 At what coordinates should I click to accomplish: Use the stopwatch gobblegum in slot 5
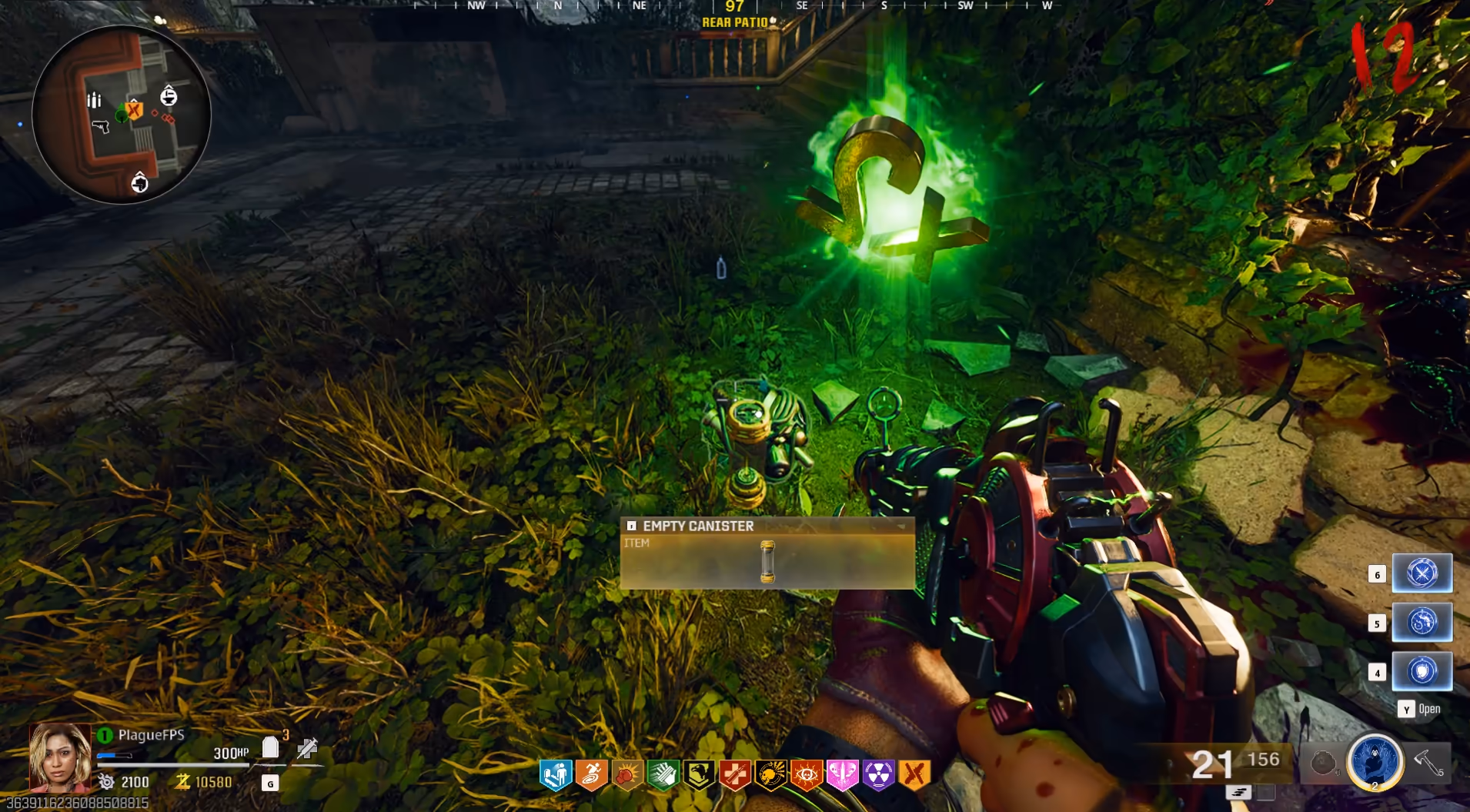pos(1422,622)
